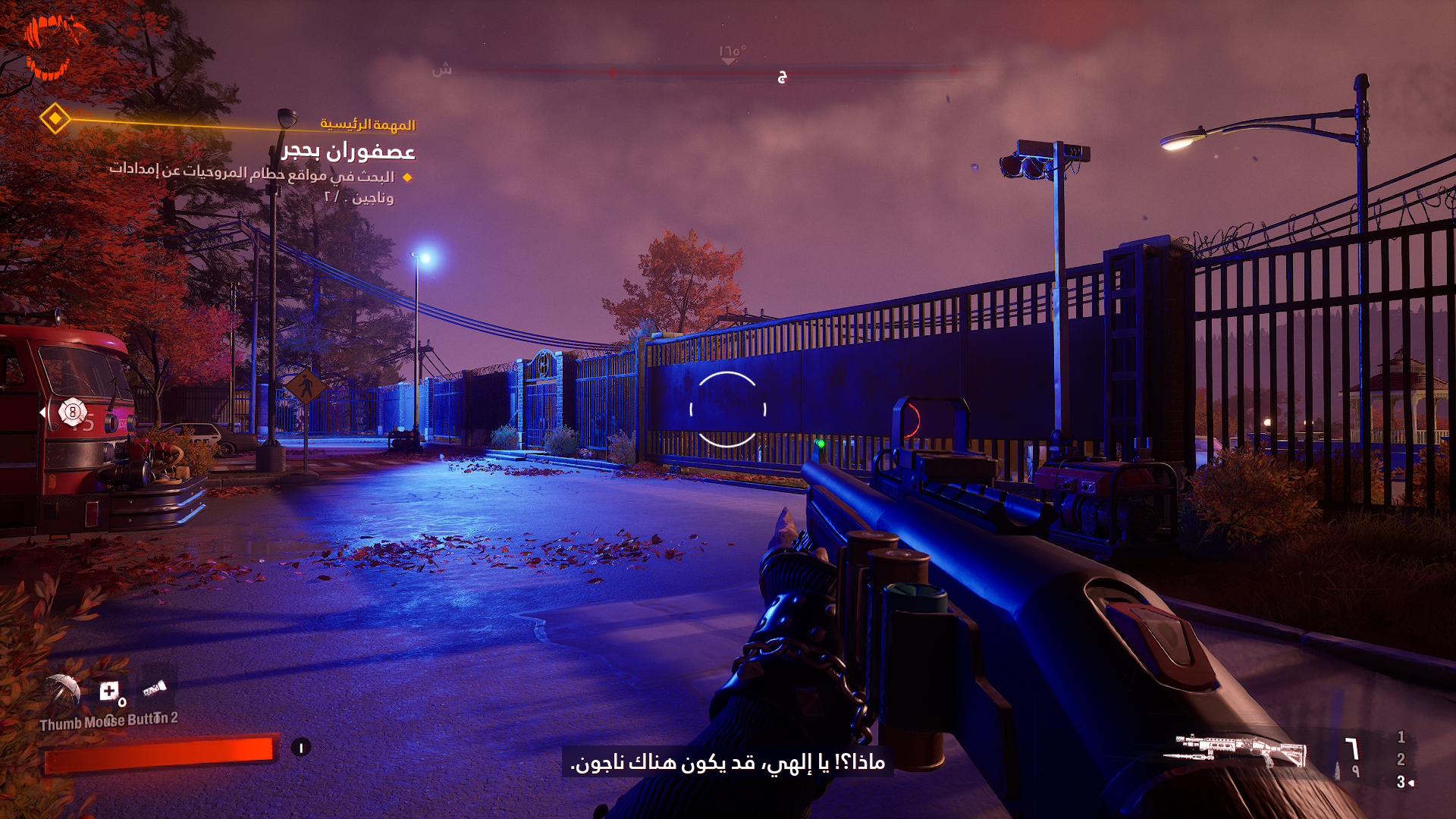The width and height of the screenshot is (1456, 819).
Task: Click the vampire fangs emblem icon
Action: coord(53,45)
